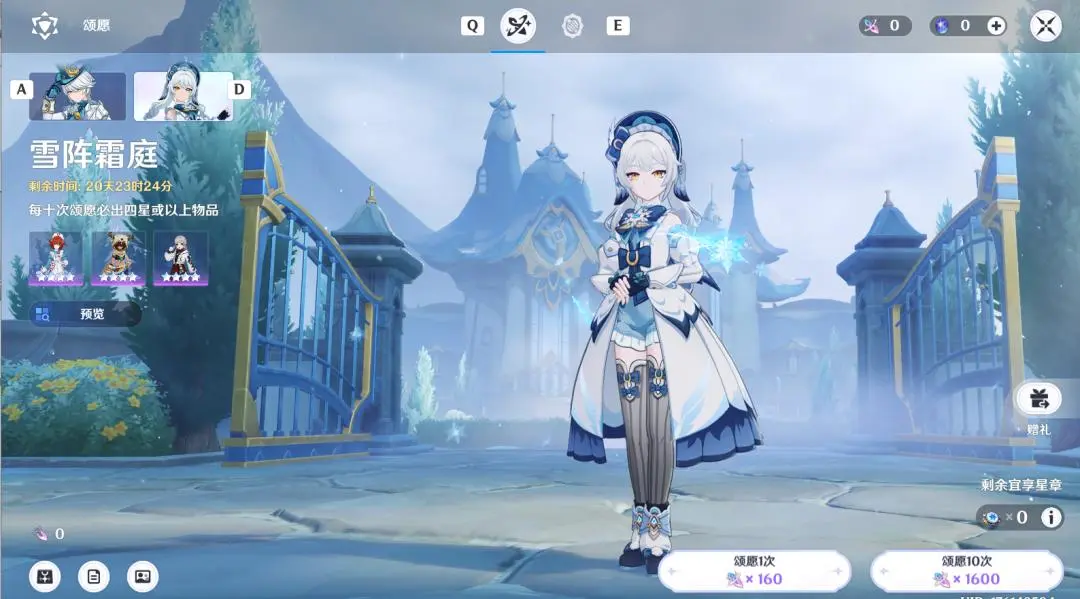The height and width of the screenshot is (599, 1080).
Task: Select the white-haired girl banner thumbnail
Action: pyautogui.click(x=183, y=96)
